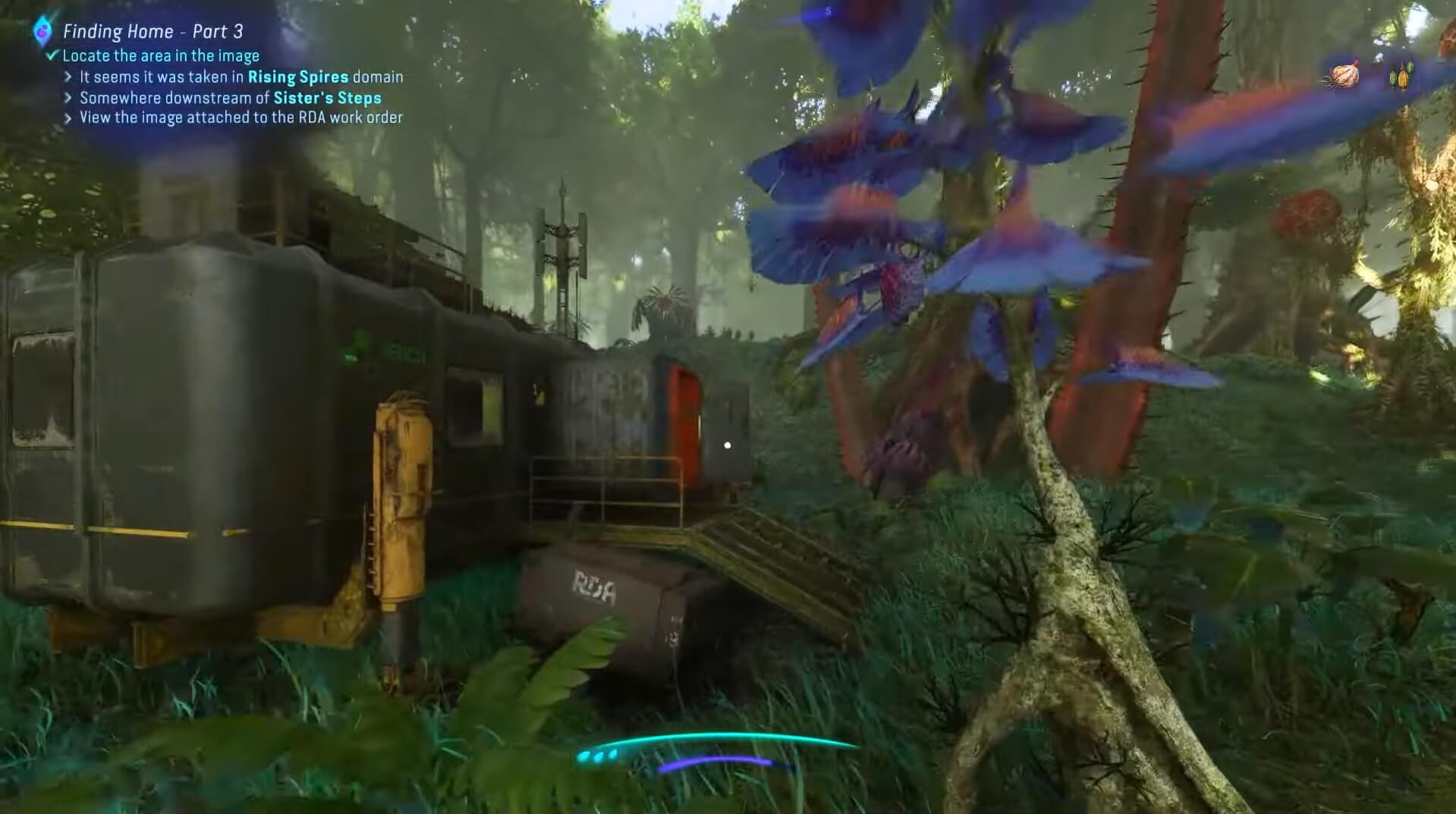The width and height of the screenshot is (1456, 814).
Task: Click the 'Sister's Steps' highlighted text
Action: (328, 97)
